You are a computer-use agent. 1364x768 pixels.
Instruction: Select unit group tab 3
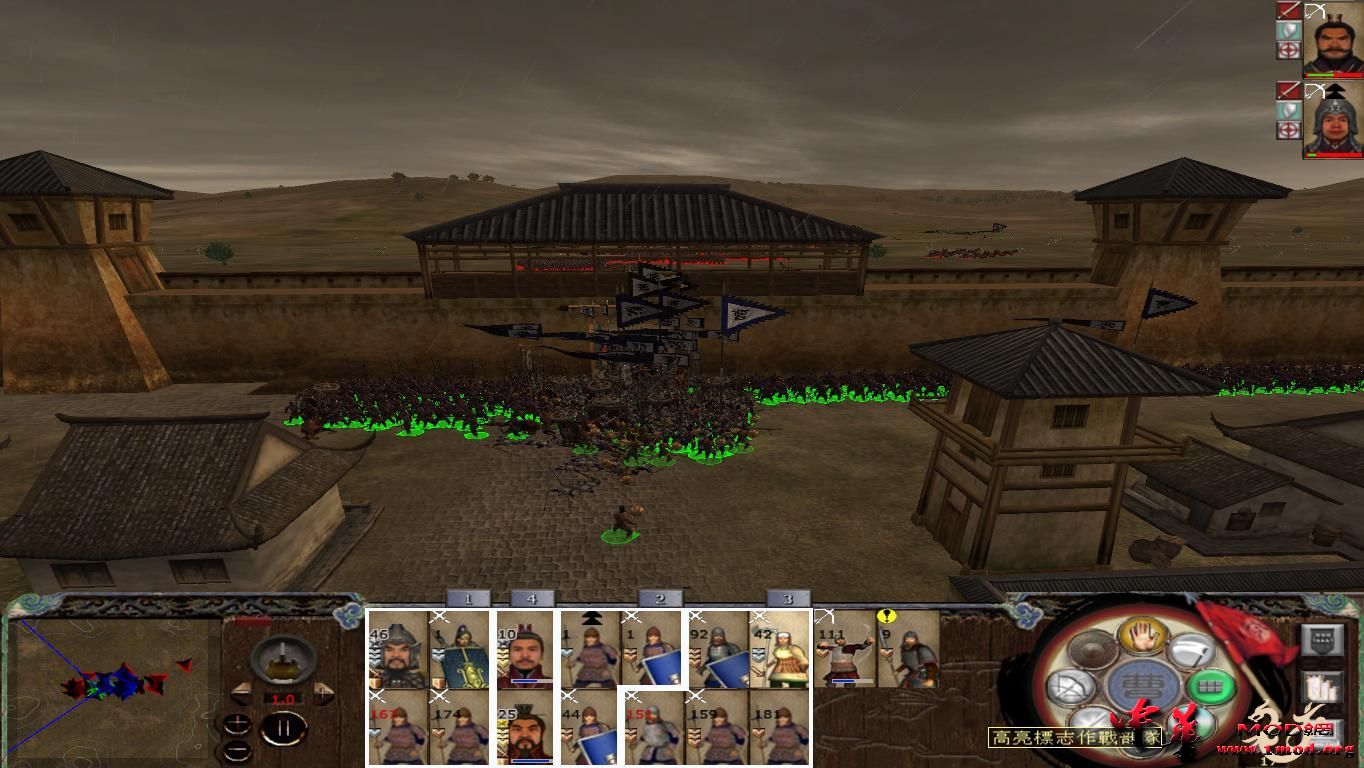786,597
